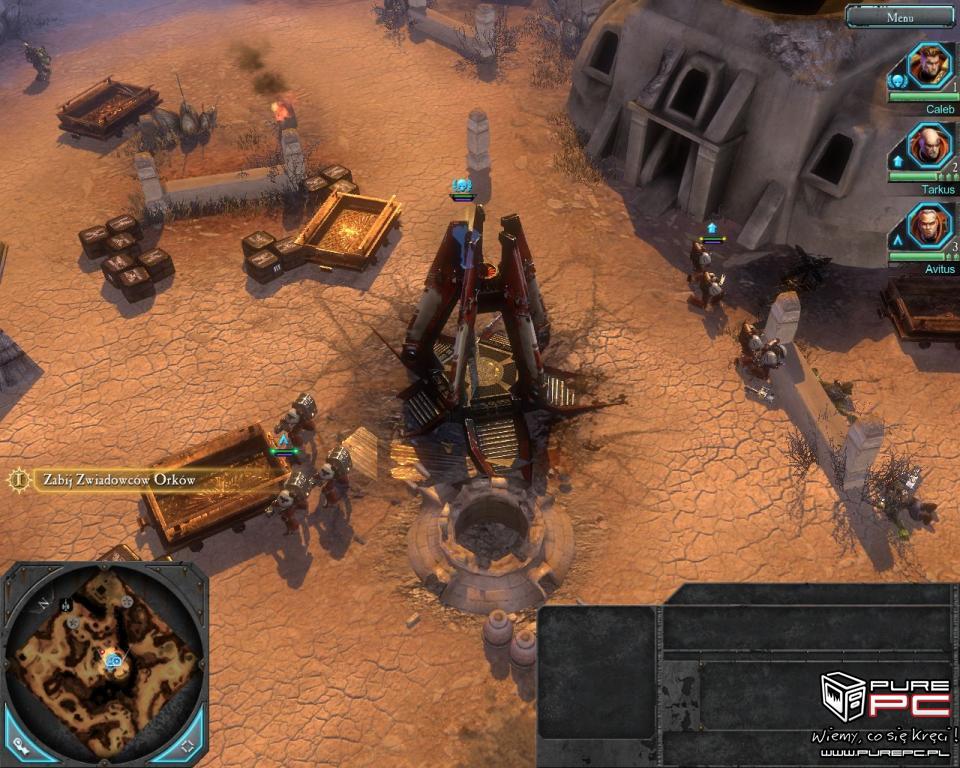Select Avitus's squad portrait

tap(930, 225)
